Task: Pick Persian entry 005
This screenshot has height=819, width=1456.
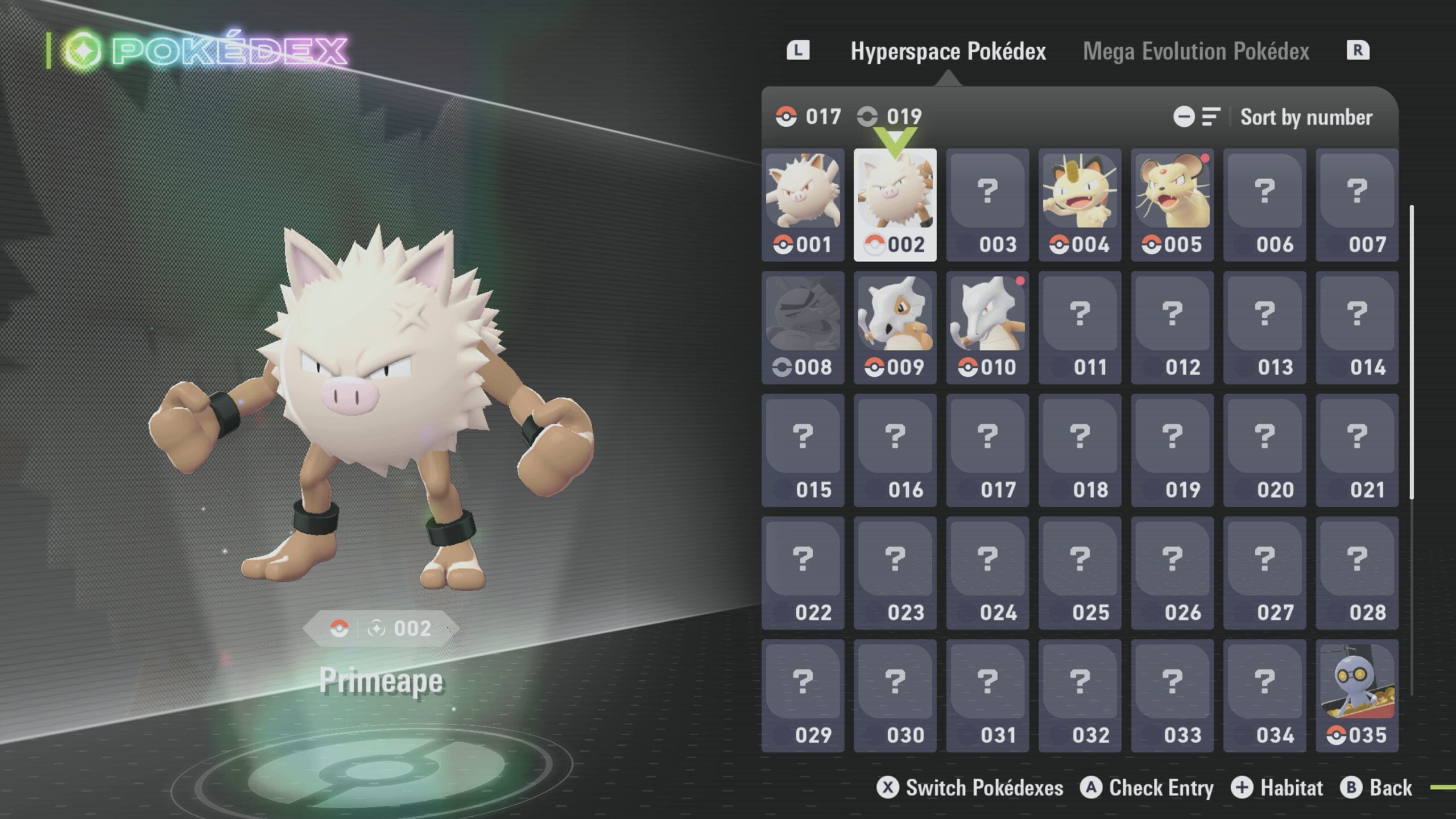Action: click(x=1172, y=205)
